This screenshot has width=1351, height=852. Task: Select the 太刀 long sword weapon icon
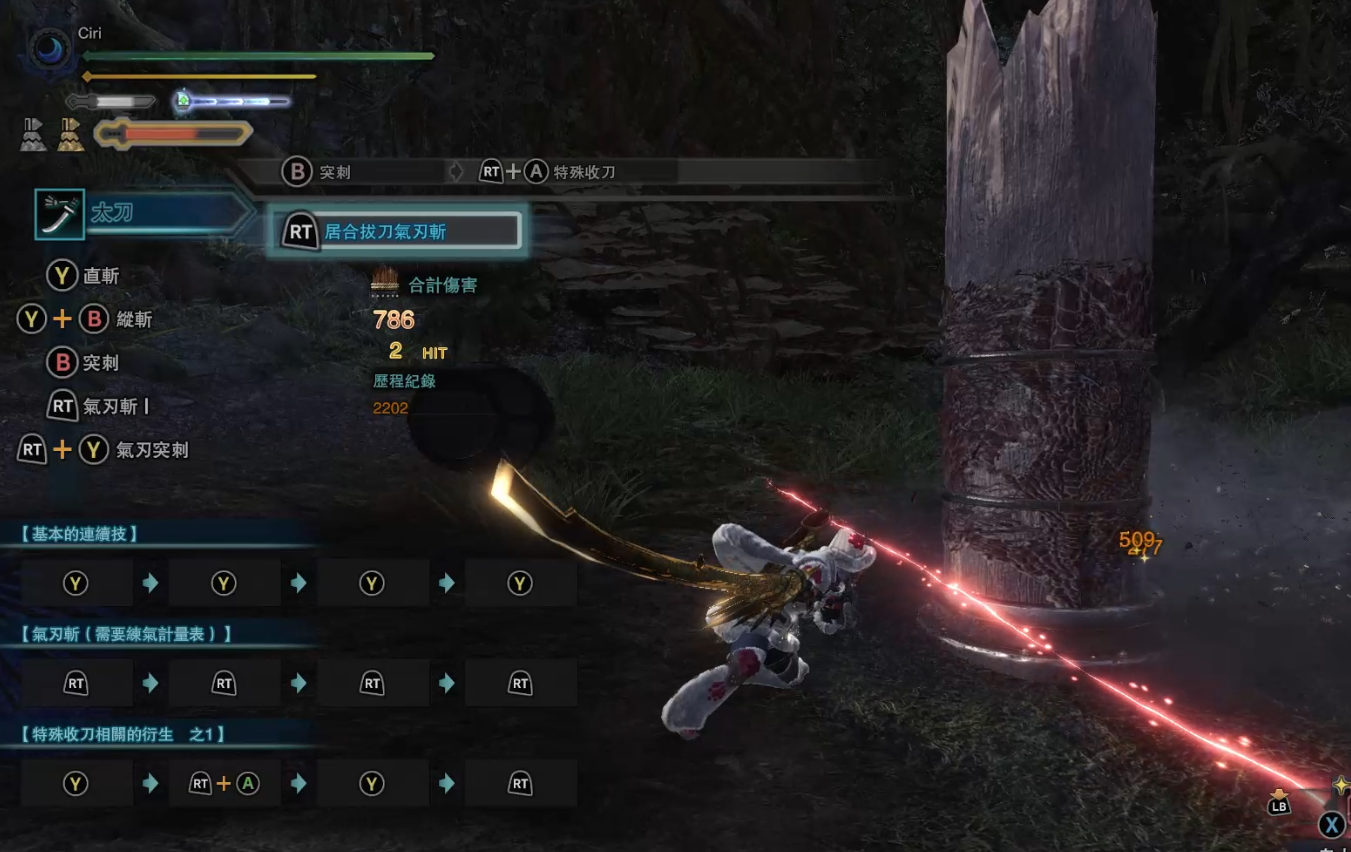59,214
